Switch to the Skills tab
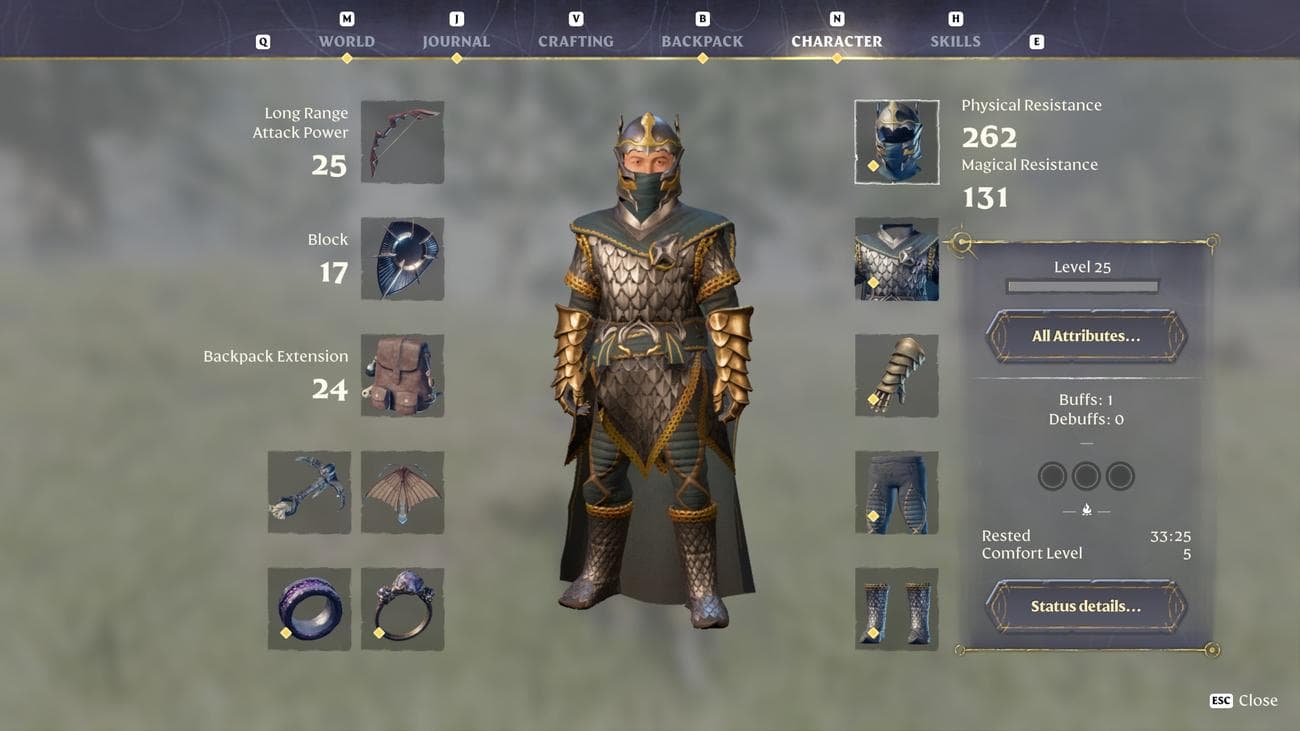This screenshot has height=731, width=1300. (955, 41)
